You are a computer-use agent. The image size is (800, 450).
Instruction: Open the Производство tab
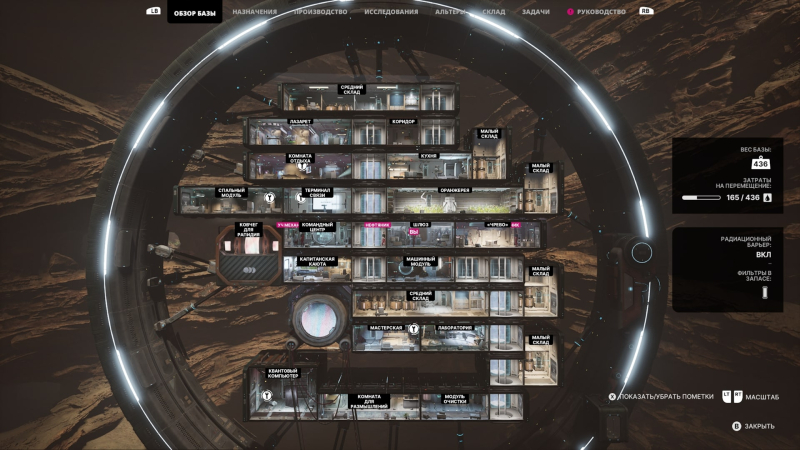point(321,12)
